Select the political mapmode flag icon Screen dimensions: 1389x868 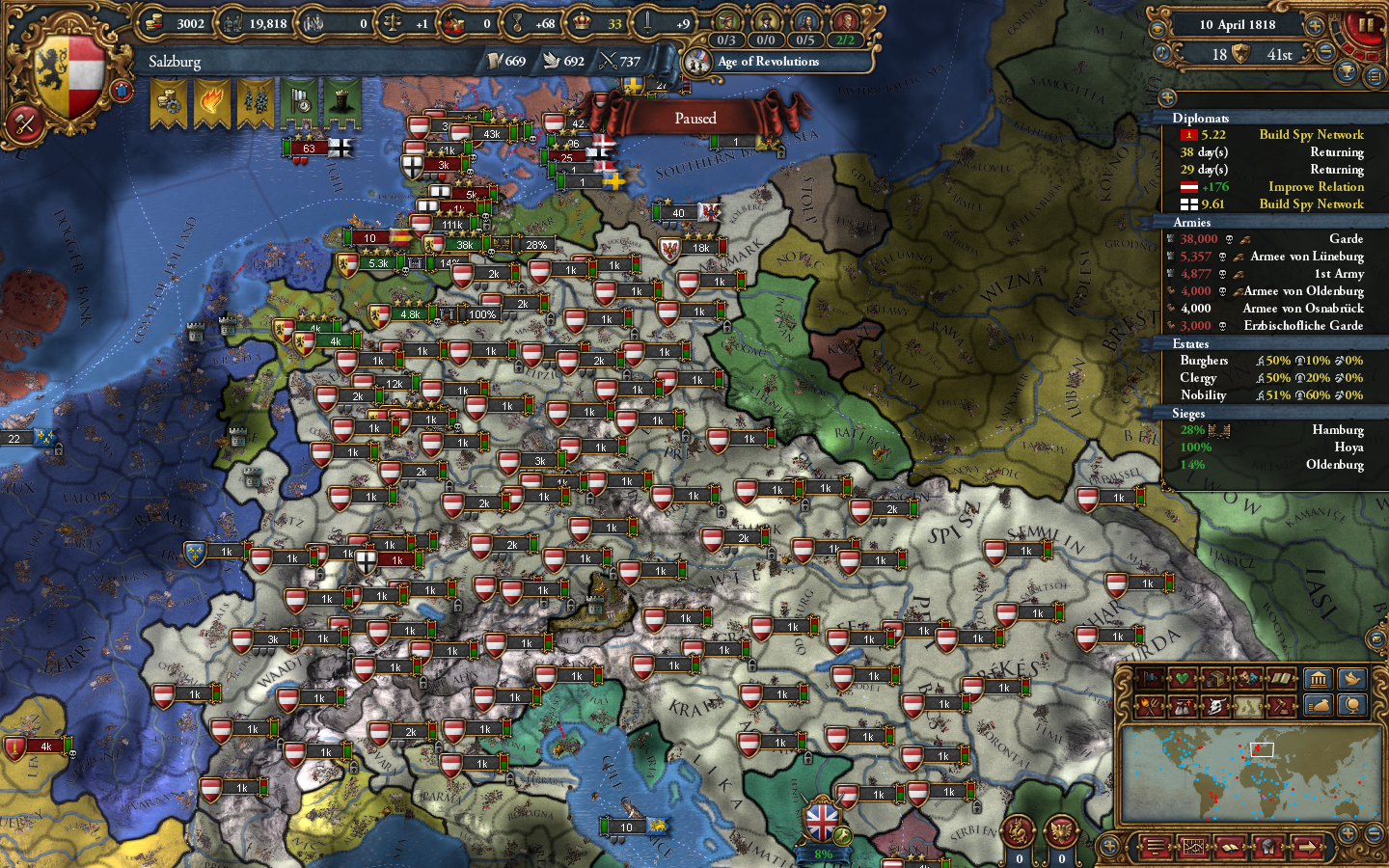pyautogui.click(x=1149, y=678)
